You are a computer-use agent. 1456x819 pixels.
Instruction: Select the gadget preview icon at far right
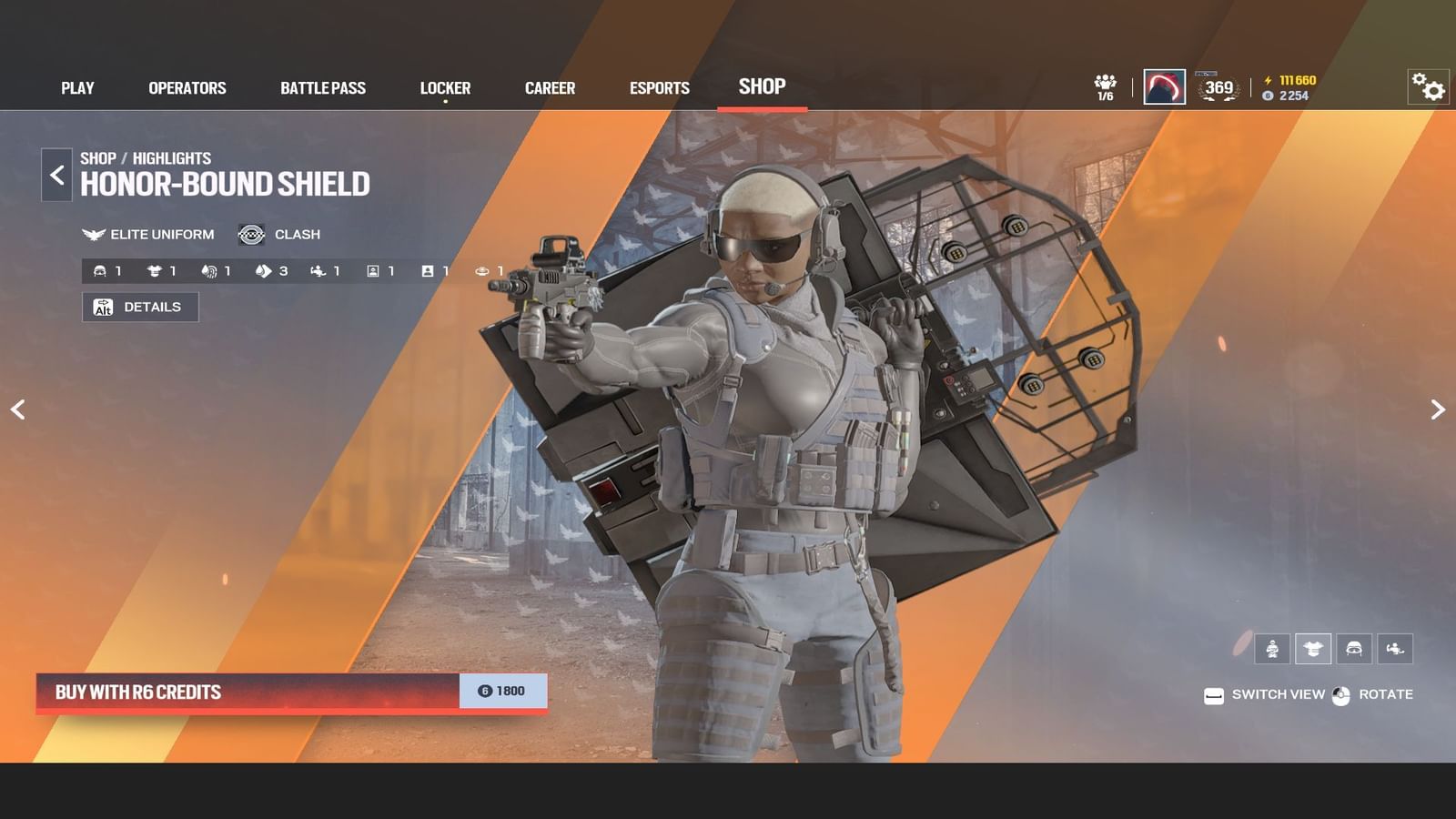pyautogui.click(x=1395, y=649)
